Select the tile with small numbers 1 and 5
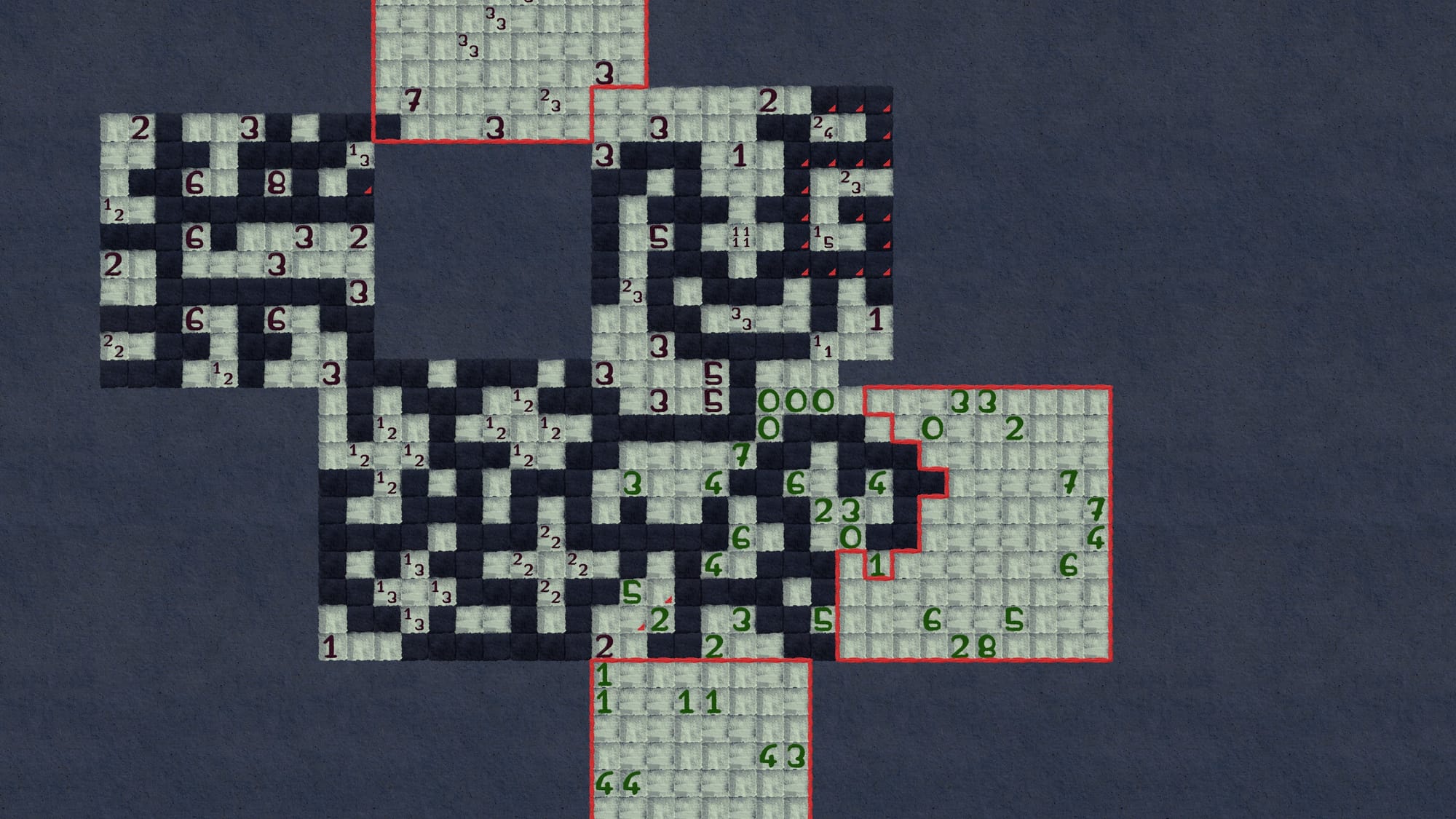The height and width of the screenshot is (819, 1456). click(823, 237)
